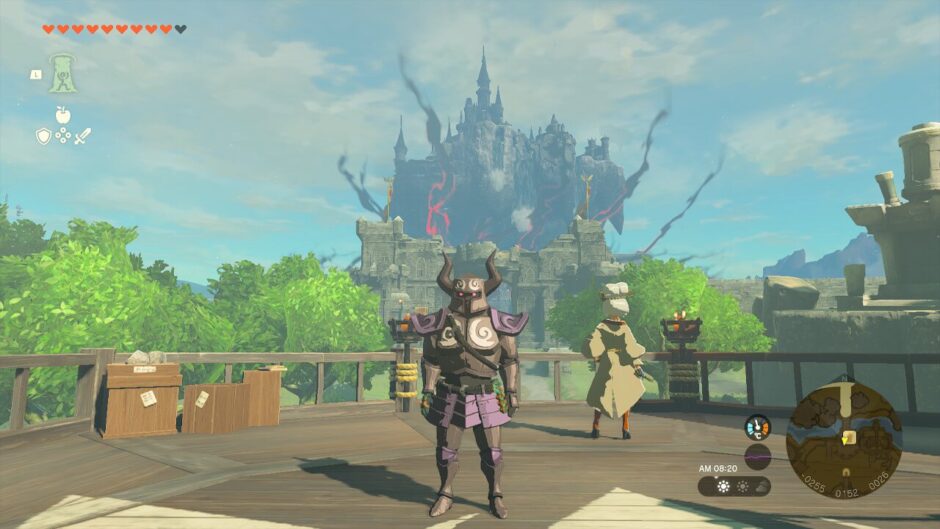Open the sword weapon quick-select icon
Image resolution: width=940 pixels, height=529 pixels.
coord(82,135)
